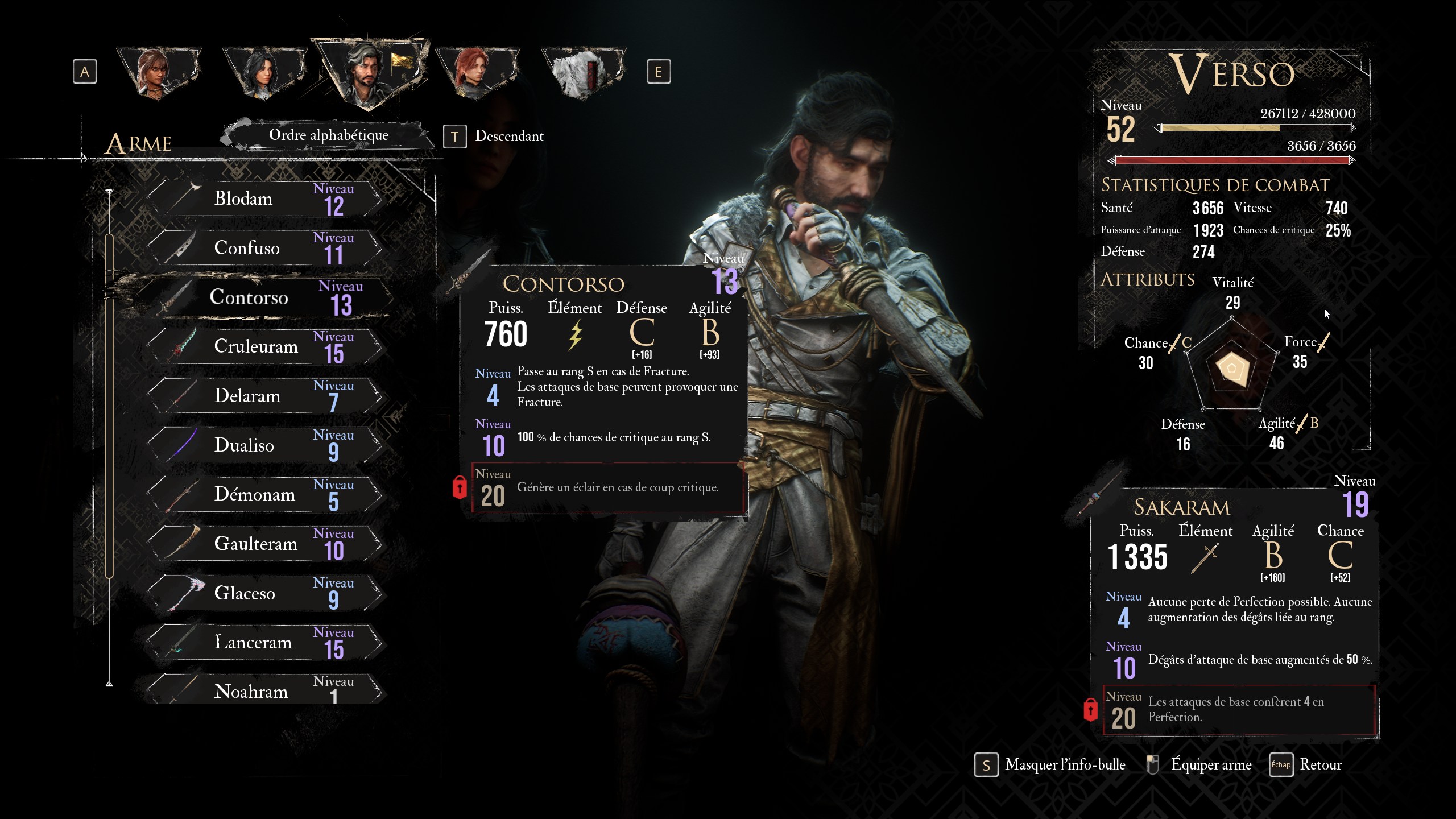This screenshot has width=1456, height=819.
Task: Pick the Cruleuram weapon
Action: coord(264,346)
